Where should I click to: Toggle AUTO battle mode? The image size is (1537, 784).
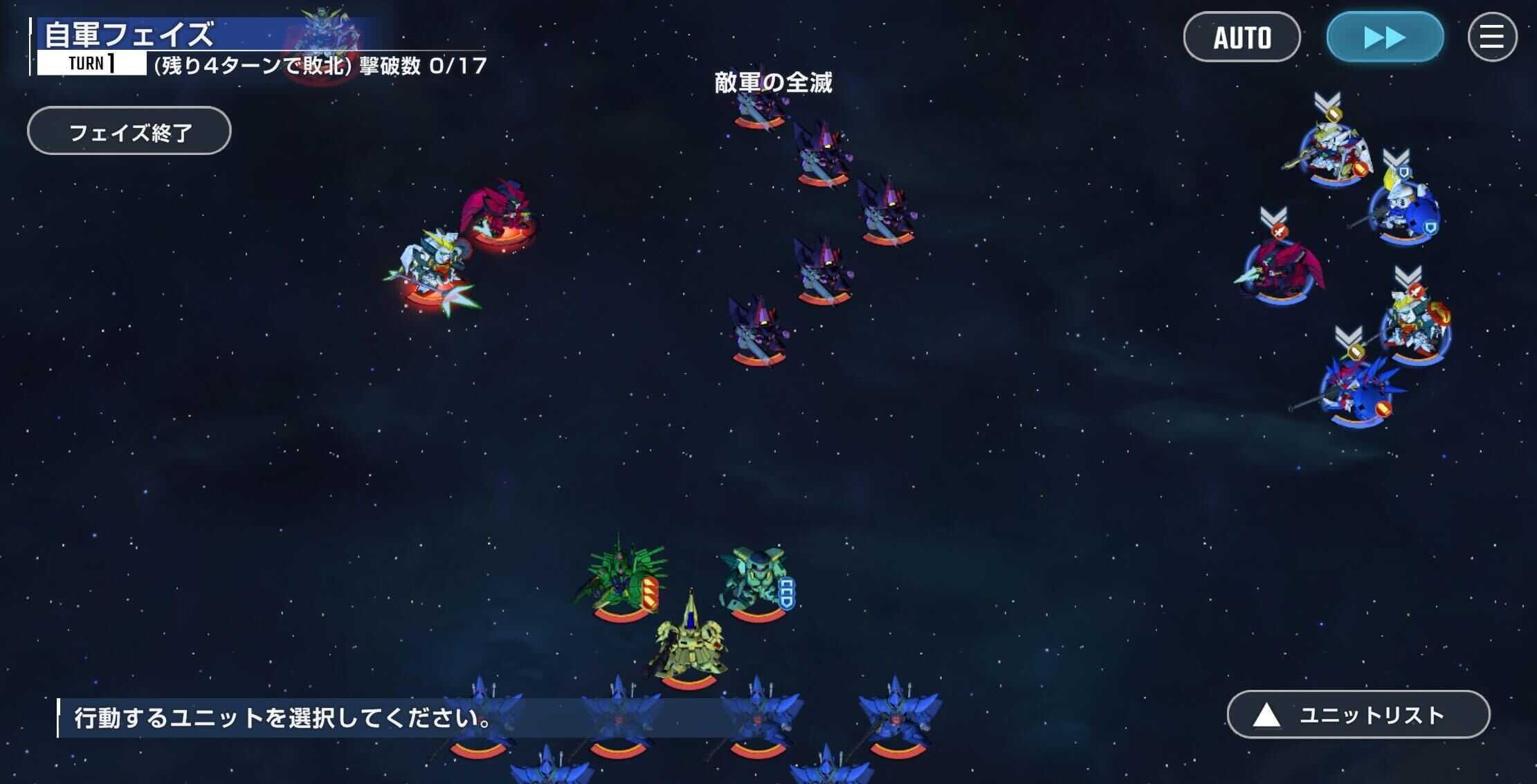[1242, 38]
